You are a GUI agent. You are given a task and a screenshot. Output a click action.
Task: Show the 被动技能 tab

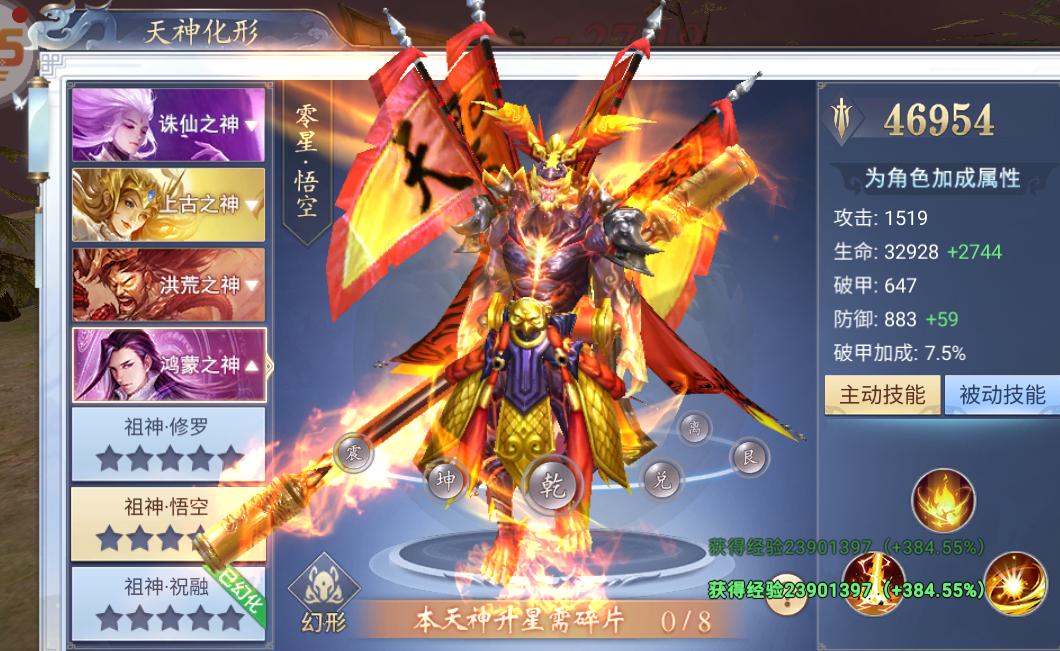point(1001,395)
